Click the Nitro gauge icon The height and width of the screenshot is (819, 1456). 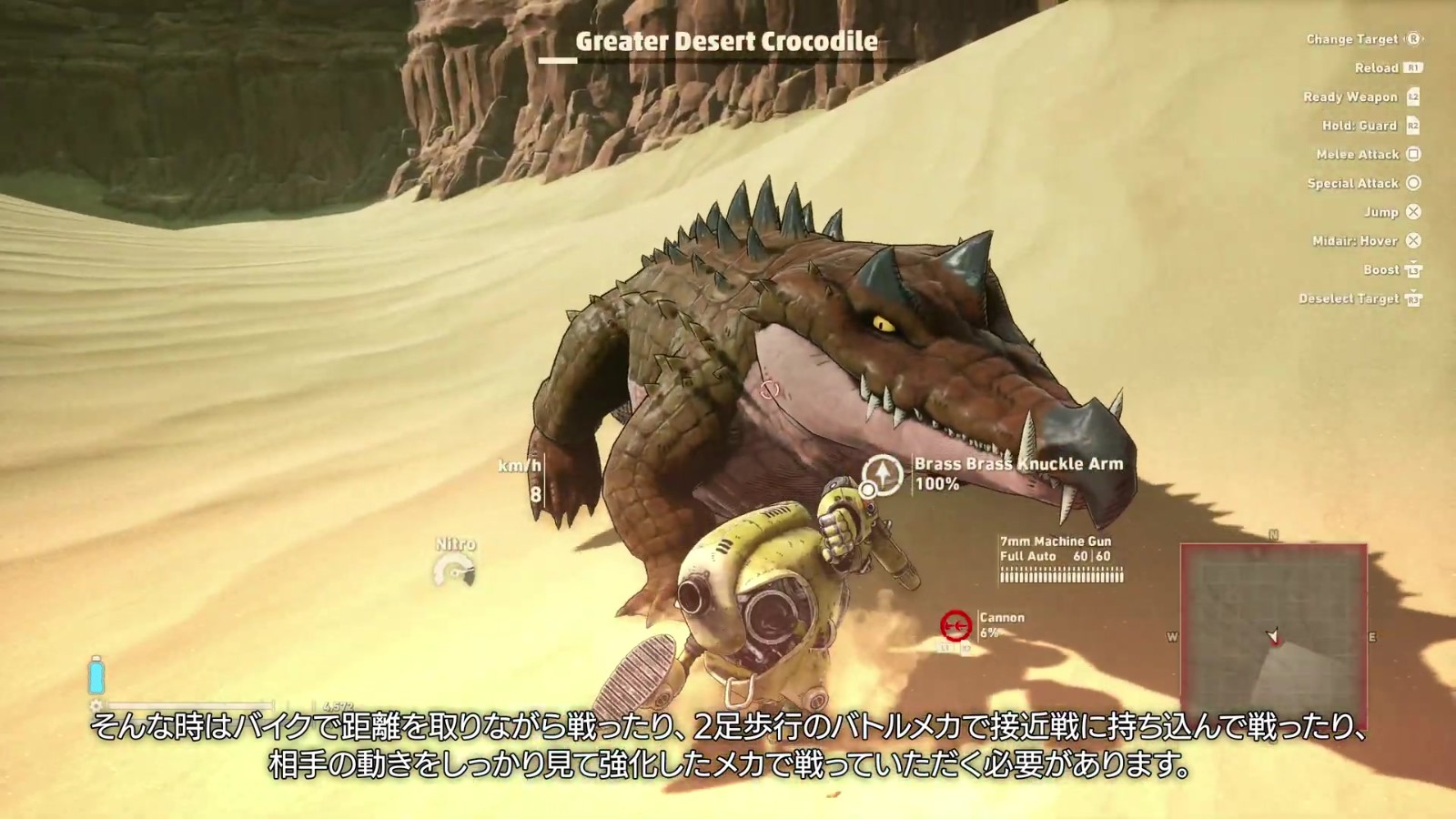(455, 571)
